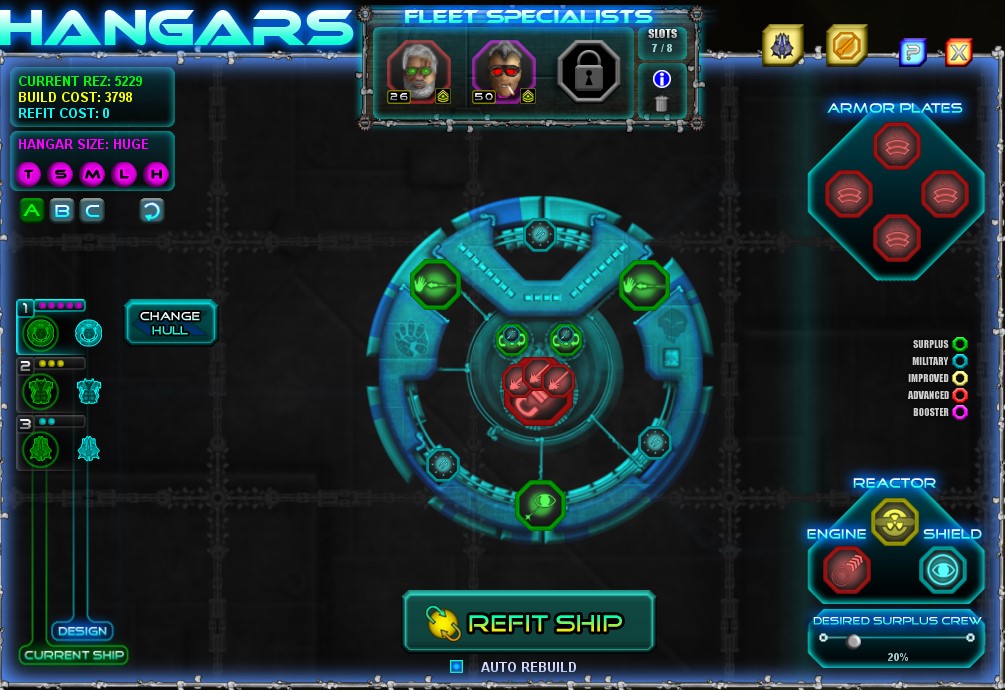Select the Huge hangar size H button
The height and width of the screenshot is (690, 1005).
click(156, 175)
